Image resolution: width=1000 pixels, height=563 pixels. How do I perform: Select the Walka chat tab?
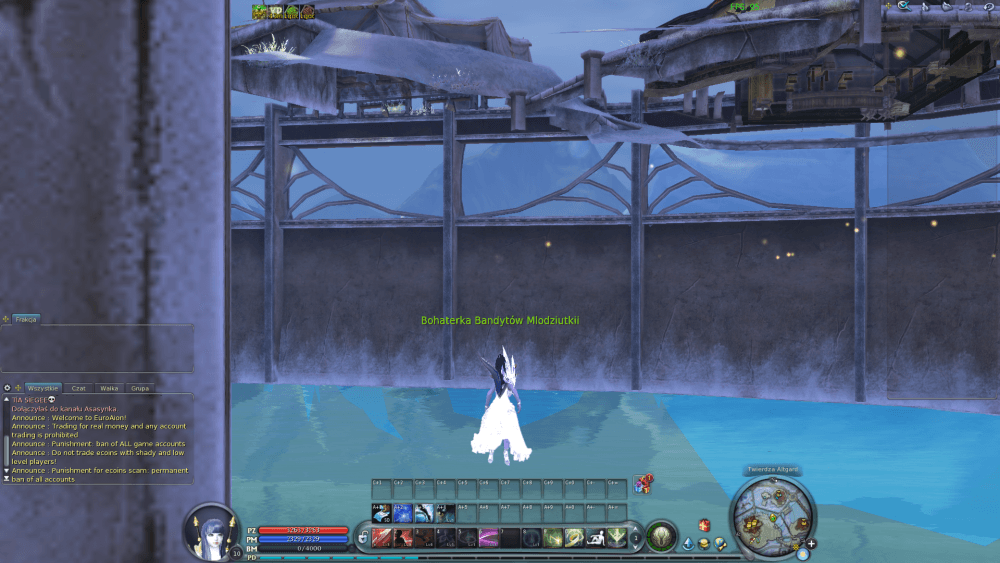pyautogui.click(x=109, y=388)
